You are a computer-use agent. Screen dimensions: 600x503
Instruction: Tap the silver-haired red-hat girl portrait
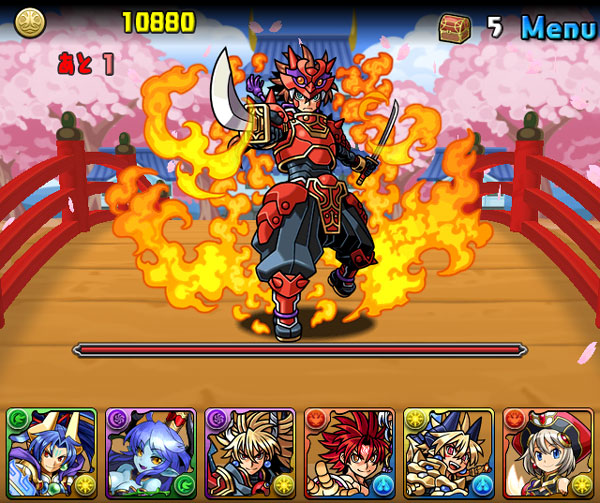[x=547, y=453]
